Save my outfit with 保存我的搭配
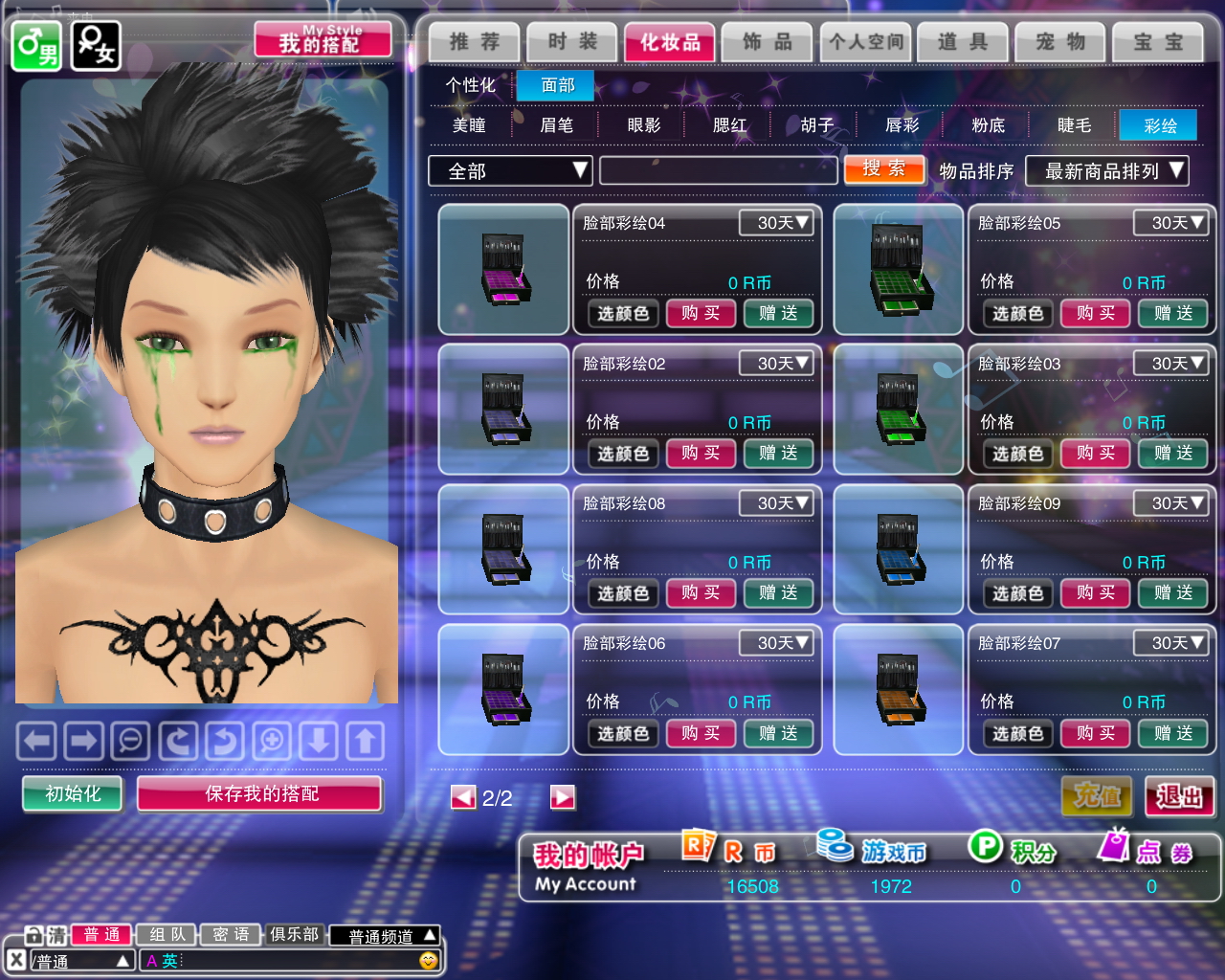 [260, 793]
